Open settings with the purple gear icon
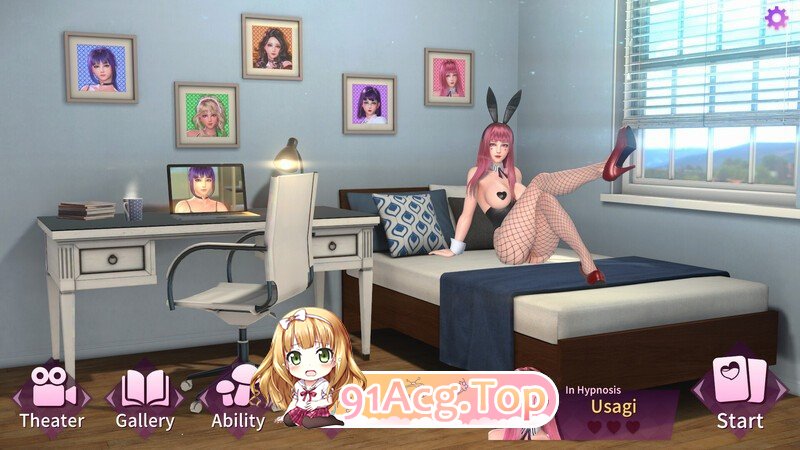 [x=776, y=17]
